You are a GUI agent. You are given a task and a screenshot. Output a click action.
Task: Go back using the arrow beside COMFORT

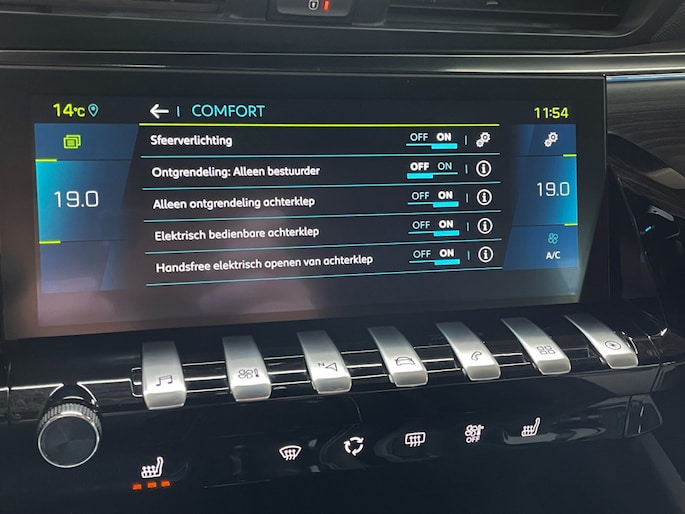point(158,111)
